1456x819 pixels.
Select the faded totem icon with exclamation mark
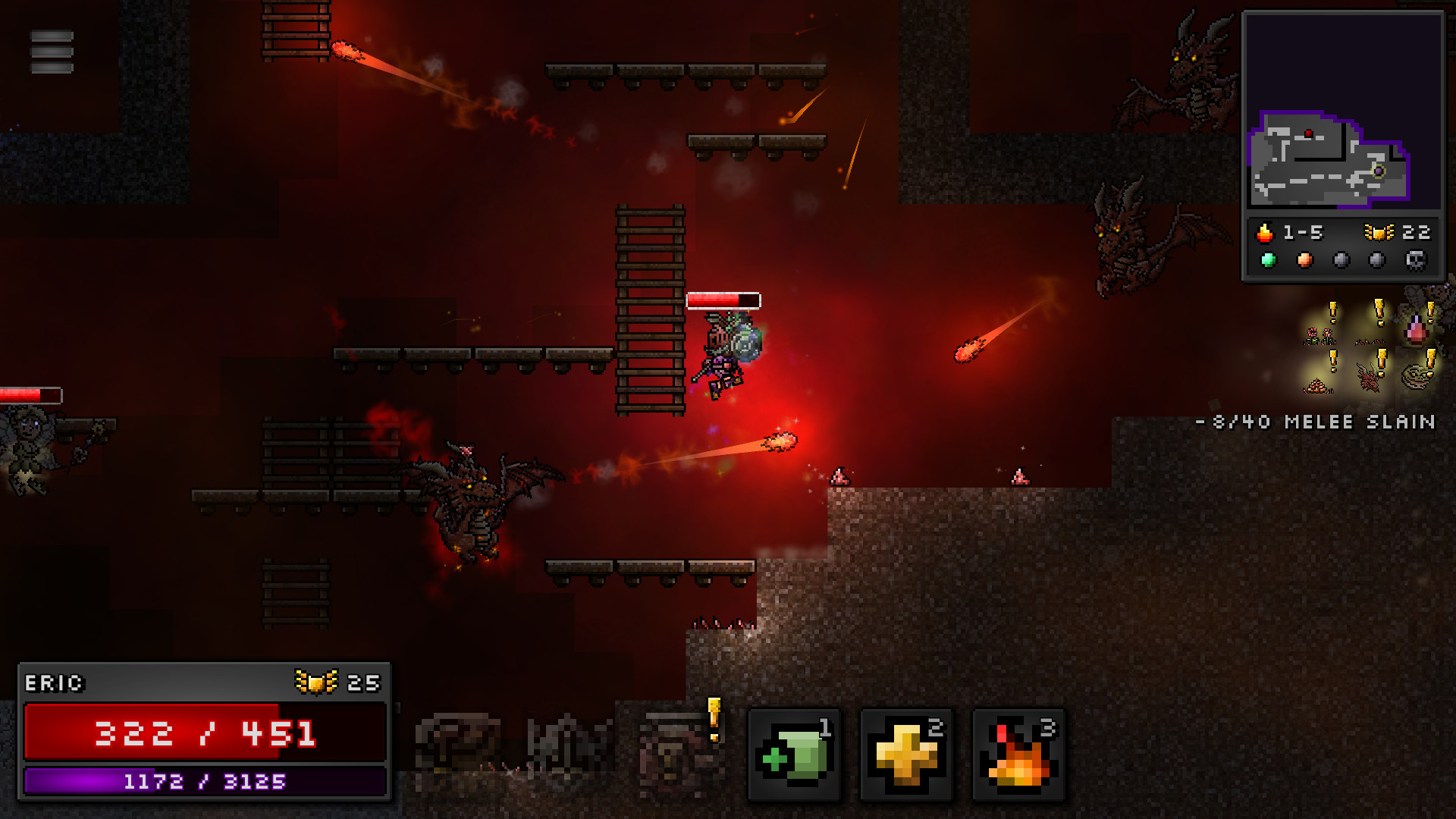coord(675,751)
